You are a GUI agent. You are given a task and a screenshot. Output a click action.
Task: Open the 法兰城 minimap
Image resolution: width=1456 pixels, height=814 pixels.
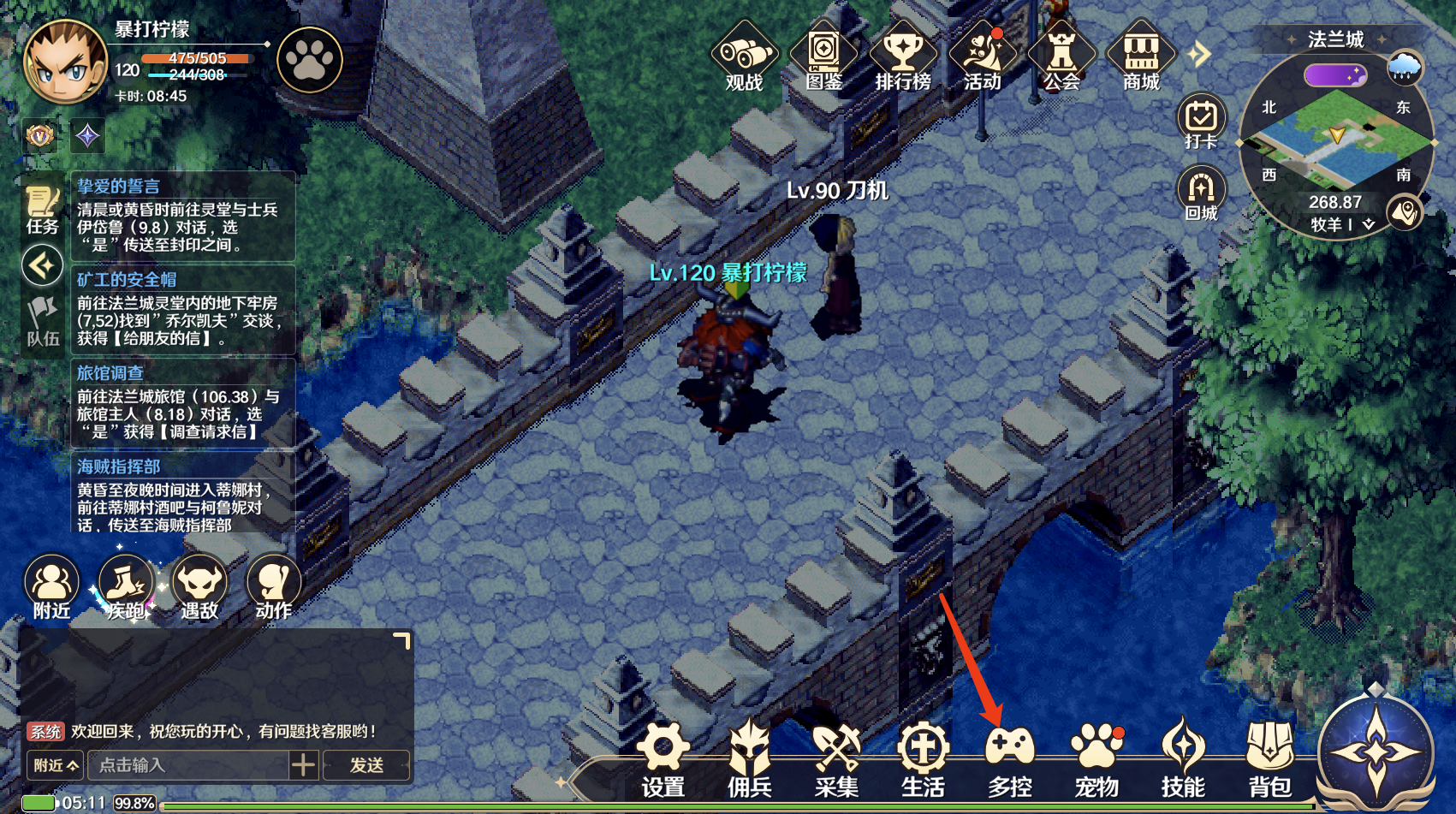pyautogui.click(x=1334, y=141)
